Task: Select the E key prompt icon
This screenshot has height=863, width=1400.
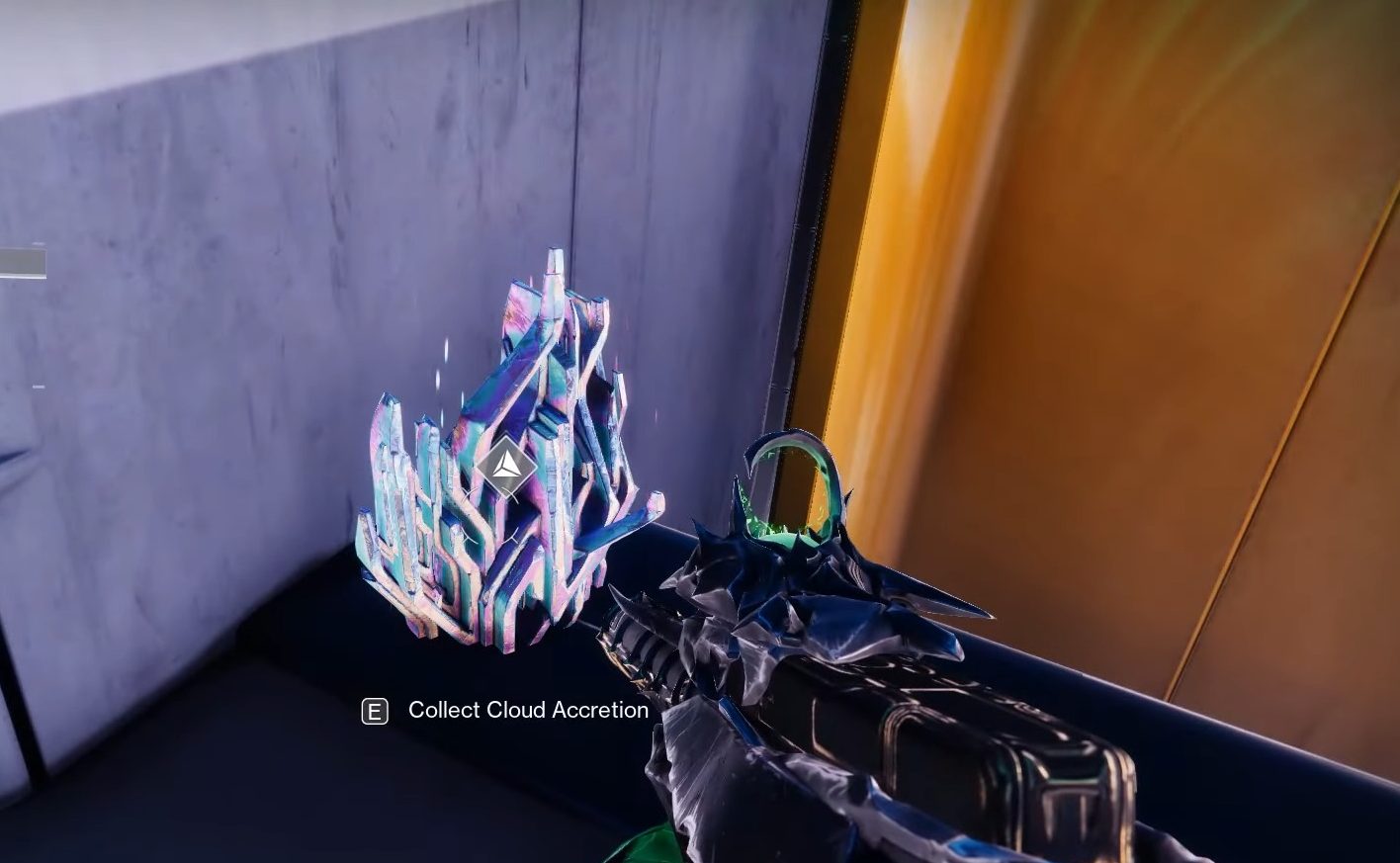Action: click(374, 710)
